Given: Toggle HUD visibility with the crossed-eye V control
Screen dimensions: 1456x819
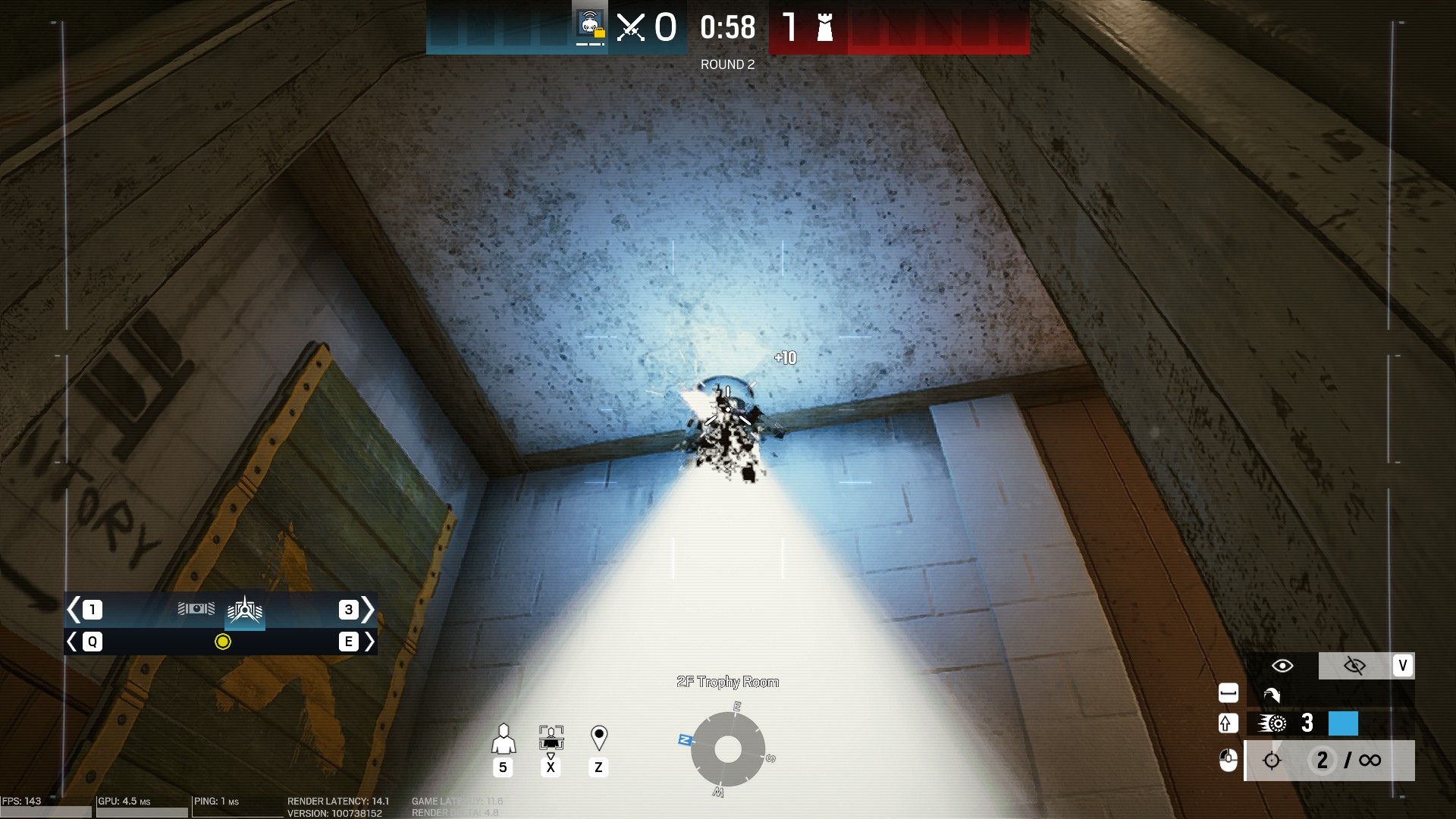Looking at the screenshot, I should (x=1355, y=665).
